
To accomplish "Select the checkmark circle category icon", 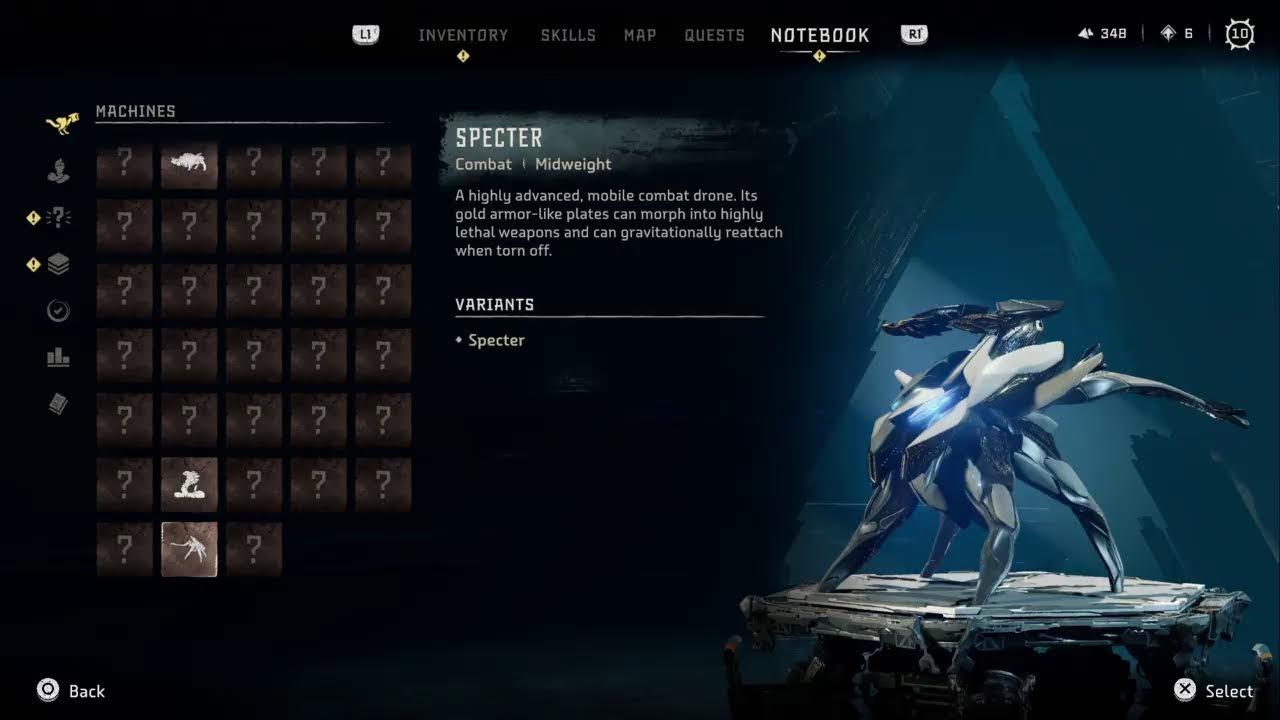I will [x=59, y=311].
